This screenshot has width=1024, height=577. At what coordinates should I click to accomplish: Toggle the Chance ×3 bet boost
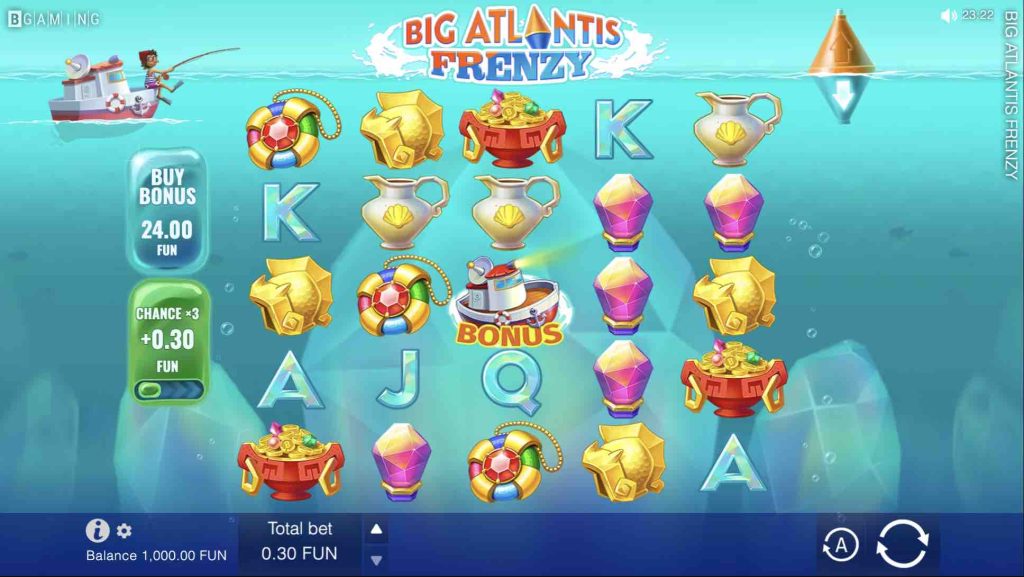pyautogui.click(x=168, y=388)
